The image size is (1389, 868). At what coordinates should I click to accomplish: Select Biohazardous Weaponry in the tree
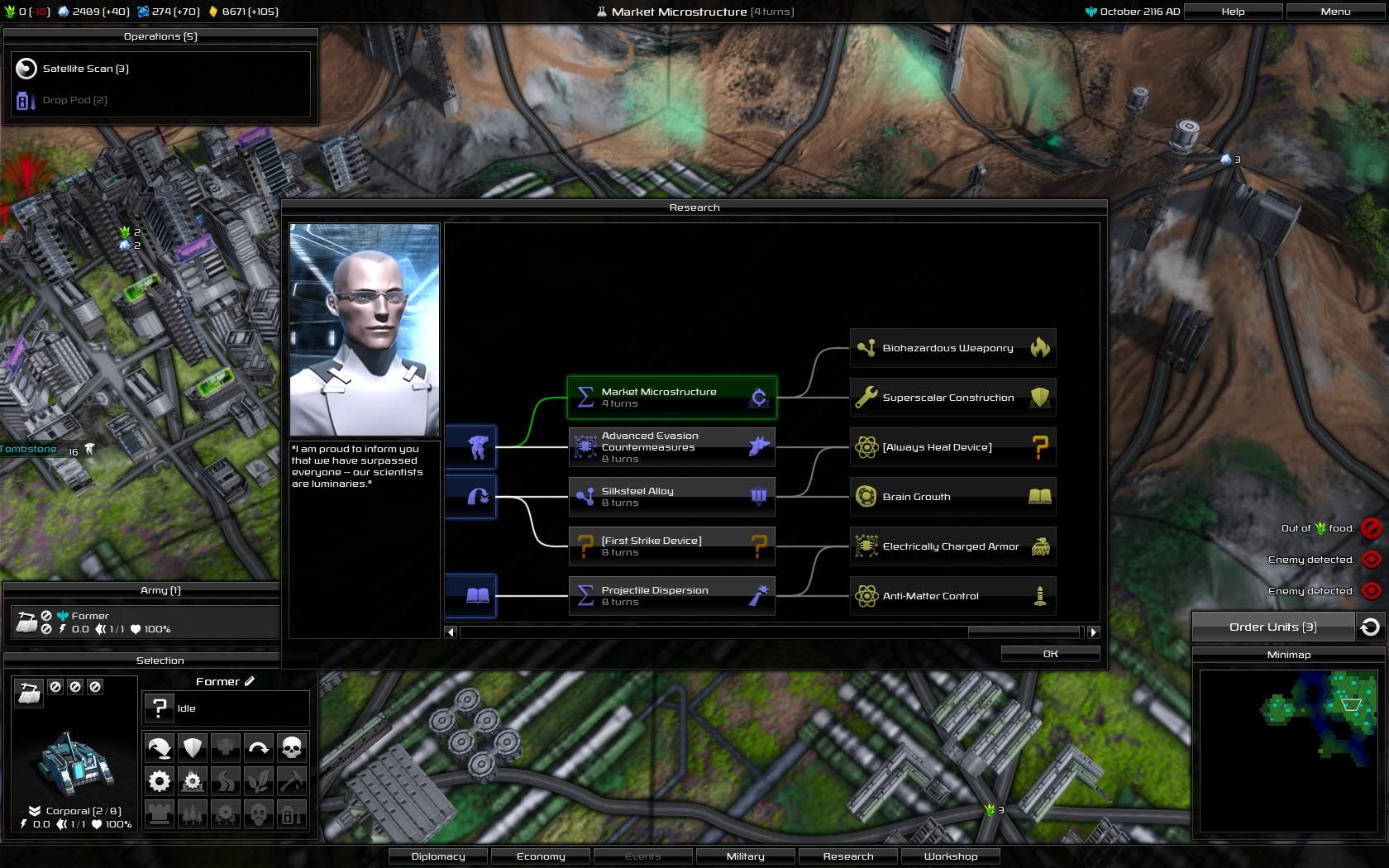[952, 348]
